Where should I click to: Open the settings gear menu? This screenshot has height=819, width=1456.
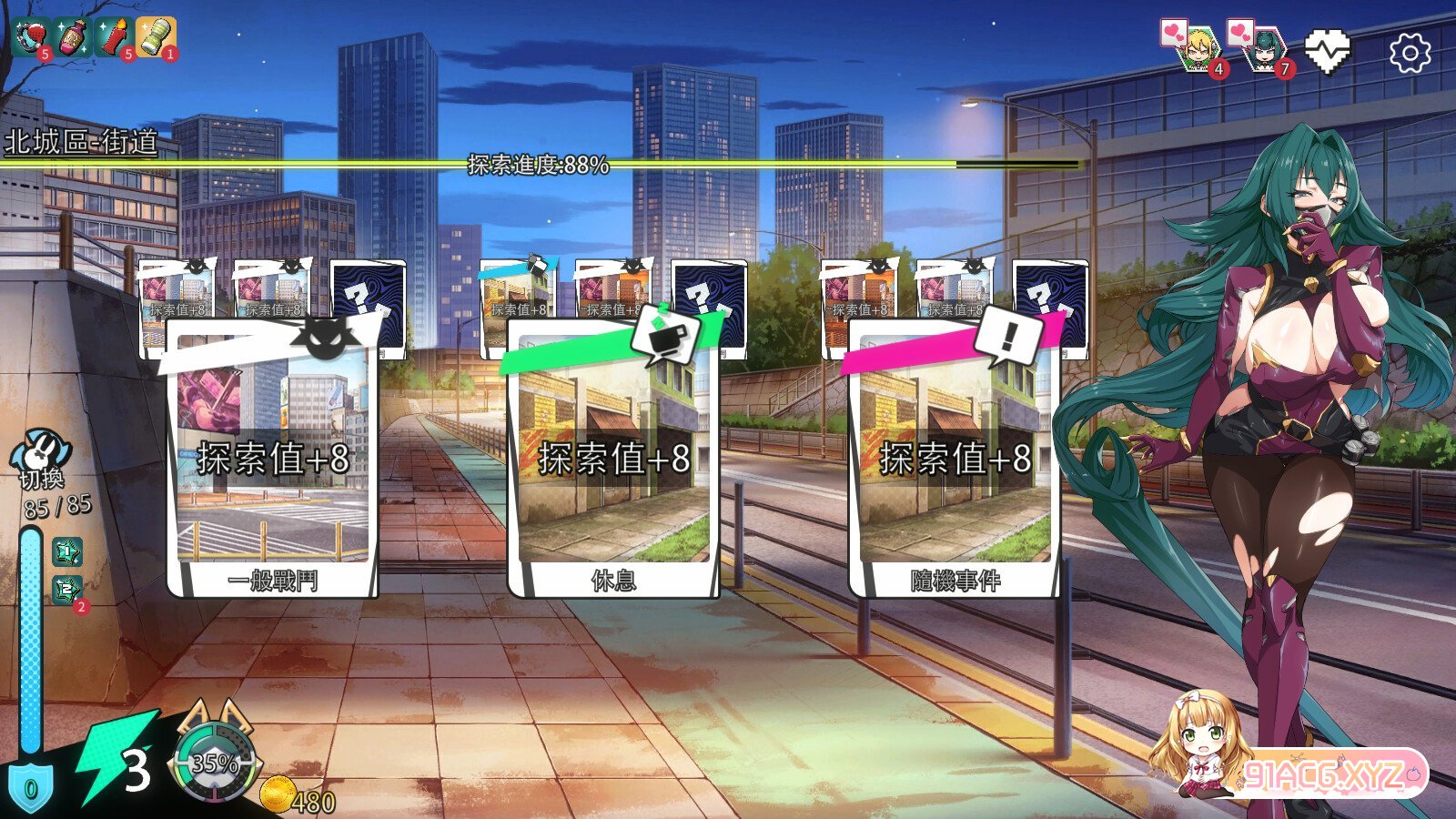pyautogui.click(x=1410, y=52)
